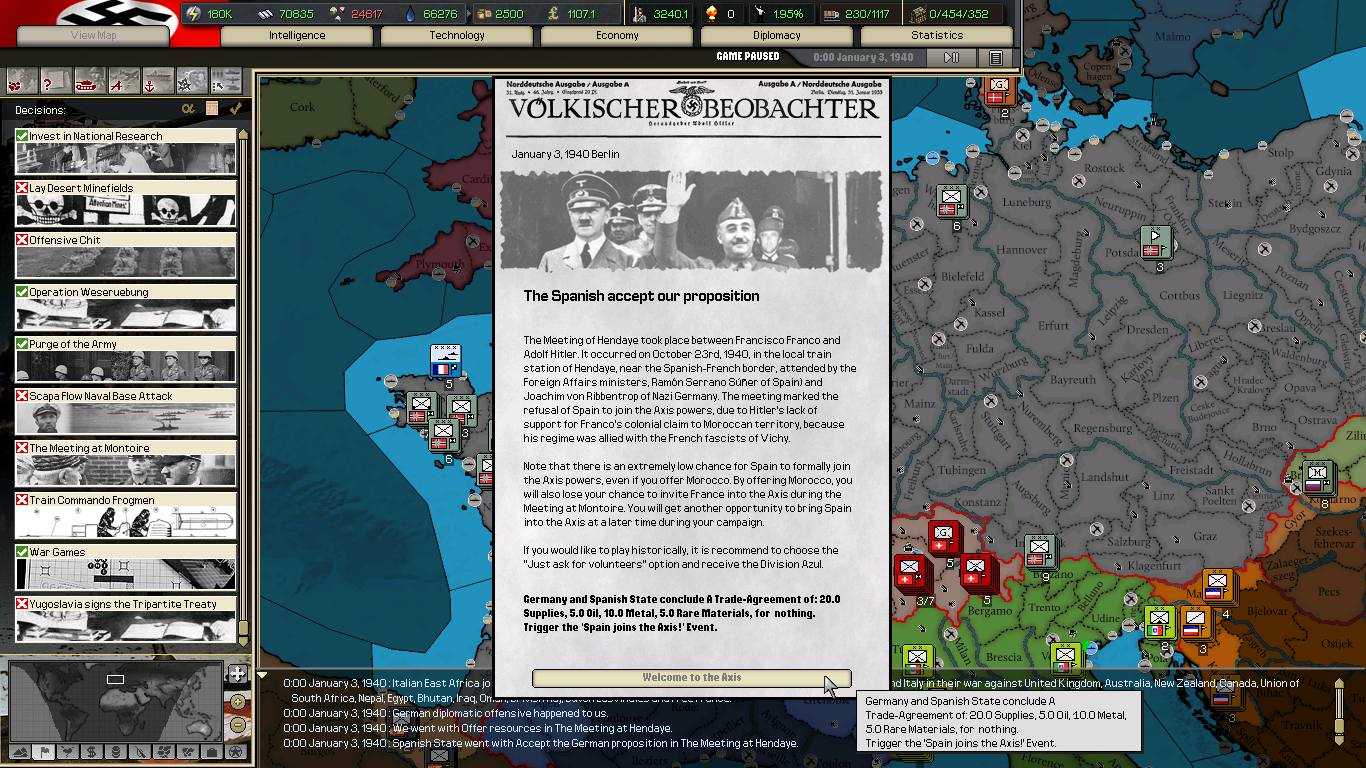Click the red tank land units icon
Image resolution: width=1366 pixels, height=768 pixels.
90,81
